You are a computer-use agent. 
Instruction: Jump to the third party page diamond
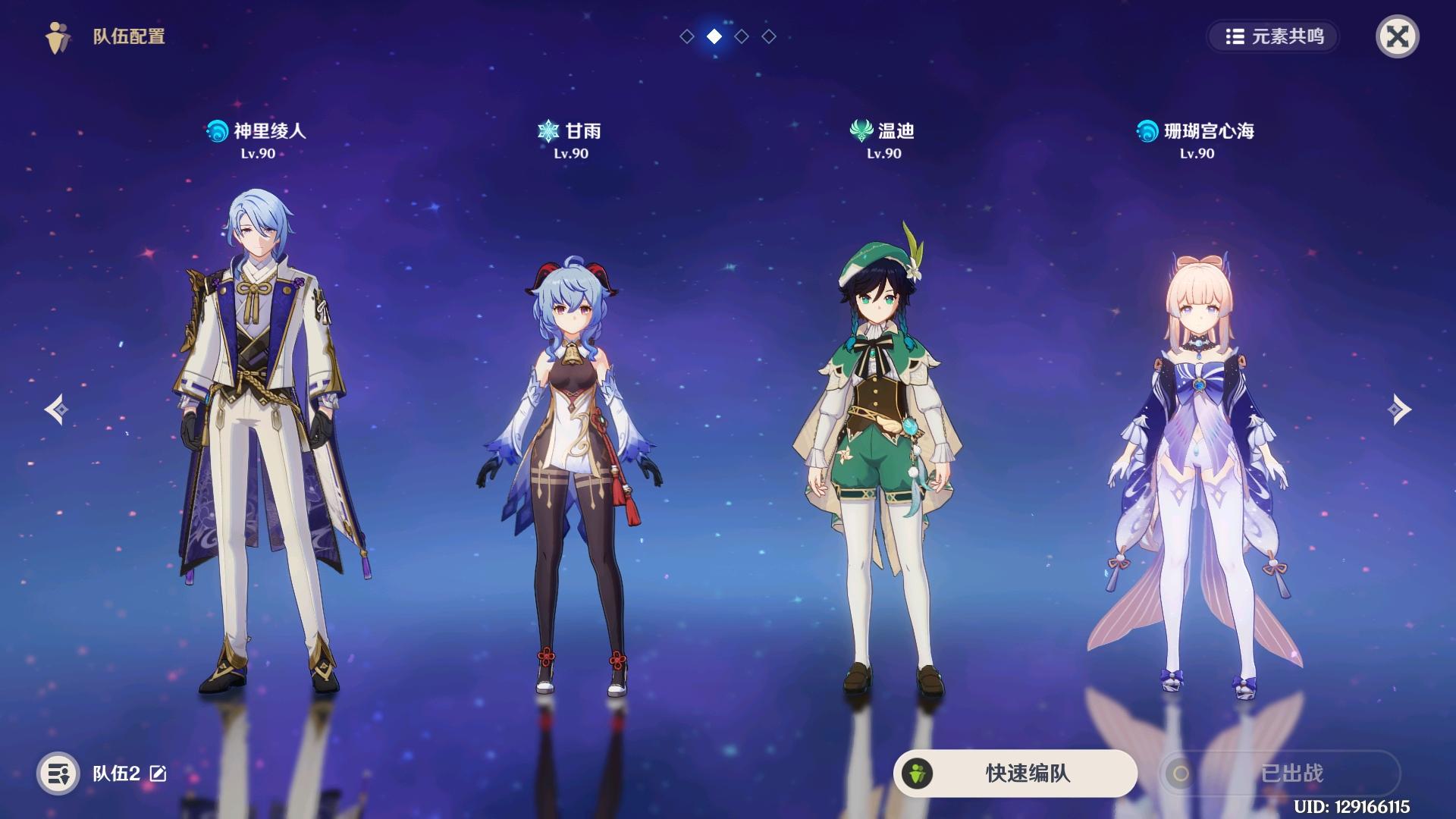point(742,36)
